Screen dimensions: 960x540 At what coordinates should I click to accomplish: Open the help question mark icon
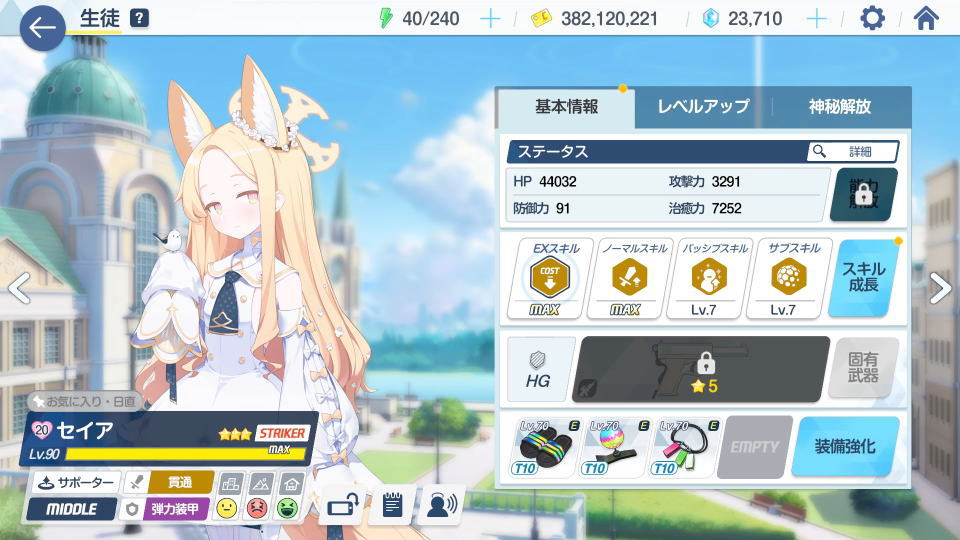coord(140,18)
